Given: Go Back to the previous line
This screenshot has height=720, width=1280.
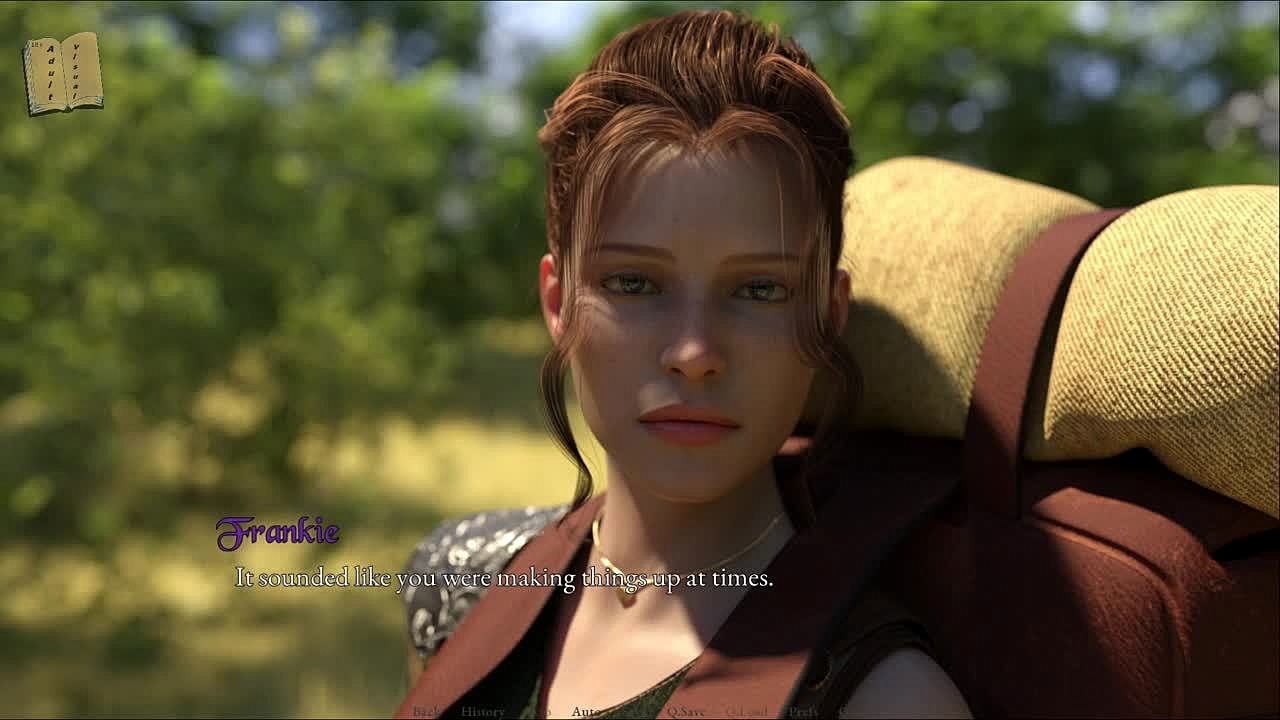Looking at the screenshot, I should [x=427, y=712].
